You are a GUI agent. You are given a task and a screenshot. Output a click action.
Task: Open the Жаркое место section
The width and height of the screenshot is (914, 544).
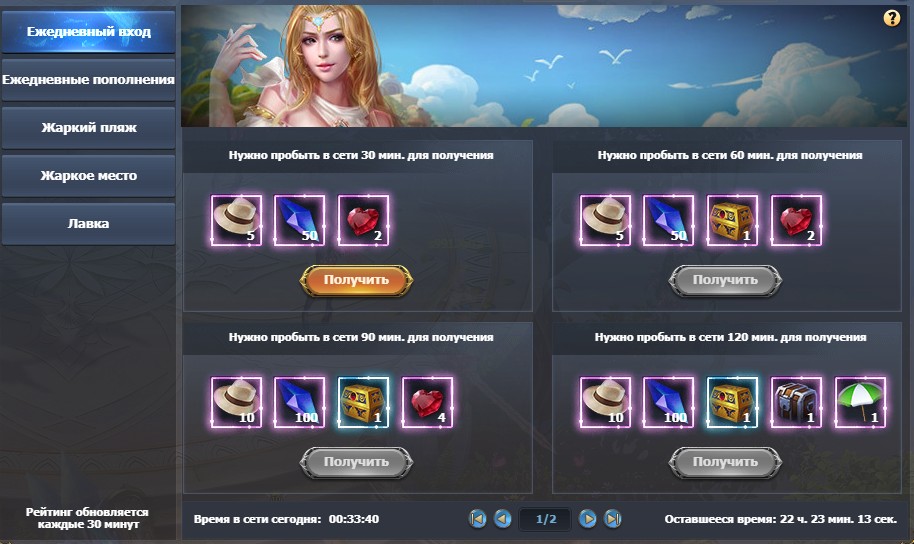pos(88,176)
